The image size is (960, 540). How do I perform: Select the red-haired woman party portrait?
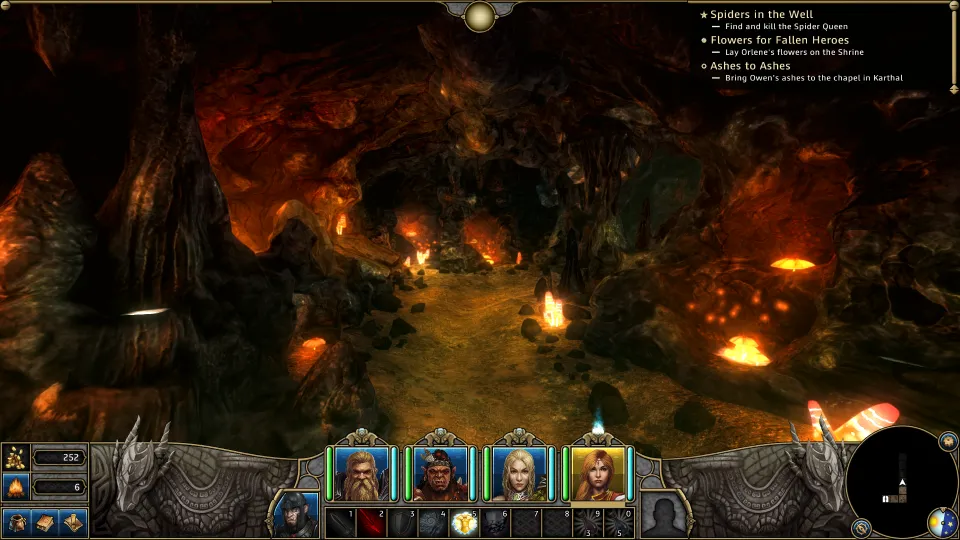click(x=598, y=473)
